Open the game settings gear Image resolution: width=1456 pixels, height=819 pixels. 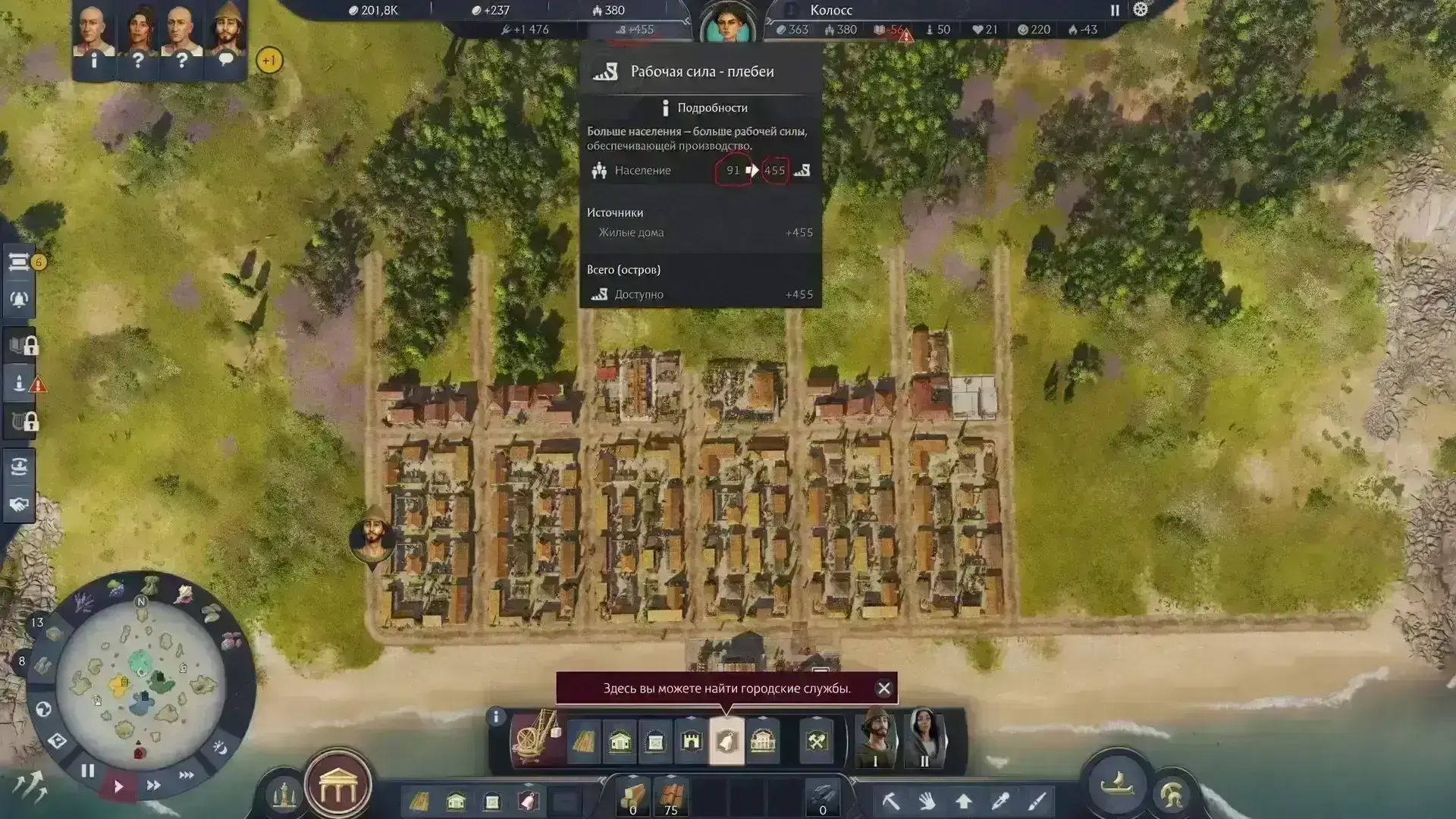1141,10
